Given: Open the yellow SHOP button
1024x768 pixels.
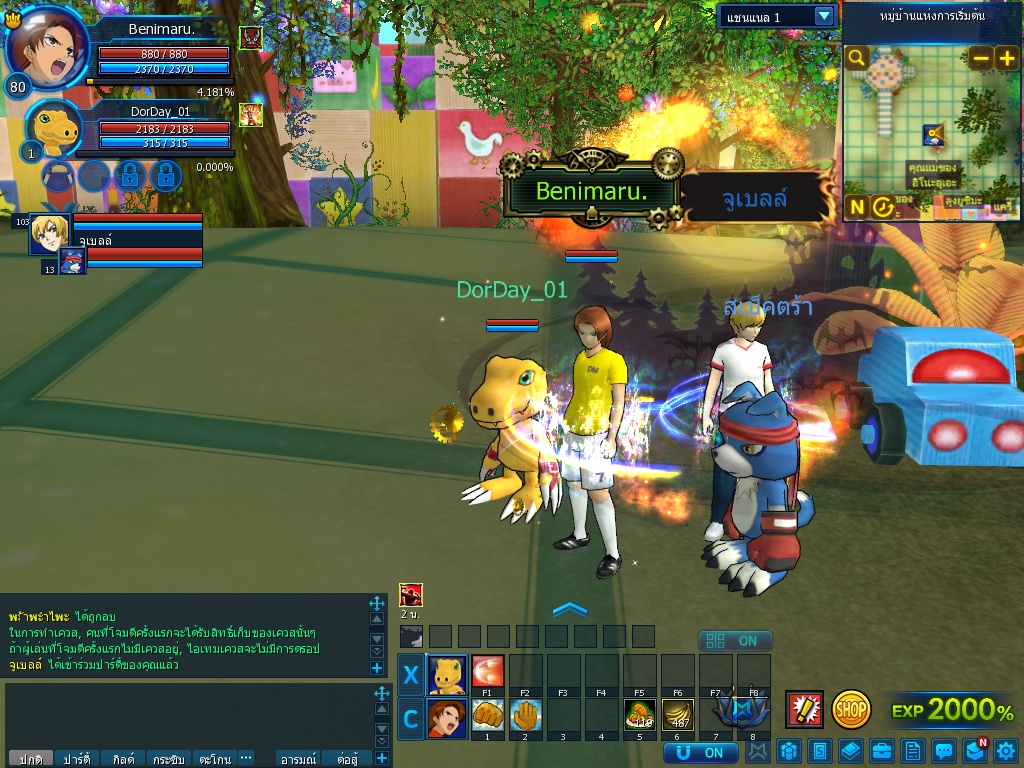Looking at the screenshot, I should tap(851, 709).
